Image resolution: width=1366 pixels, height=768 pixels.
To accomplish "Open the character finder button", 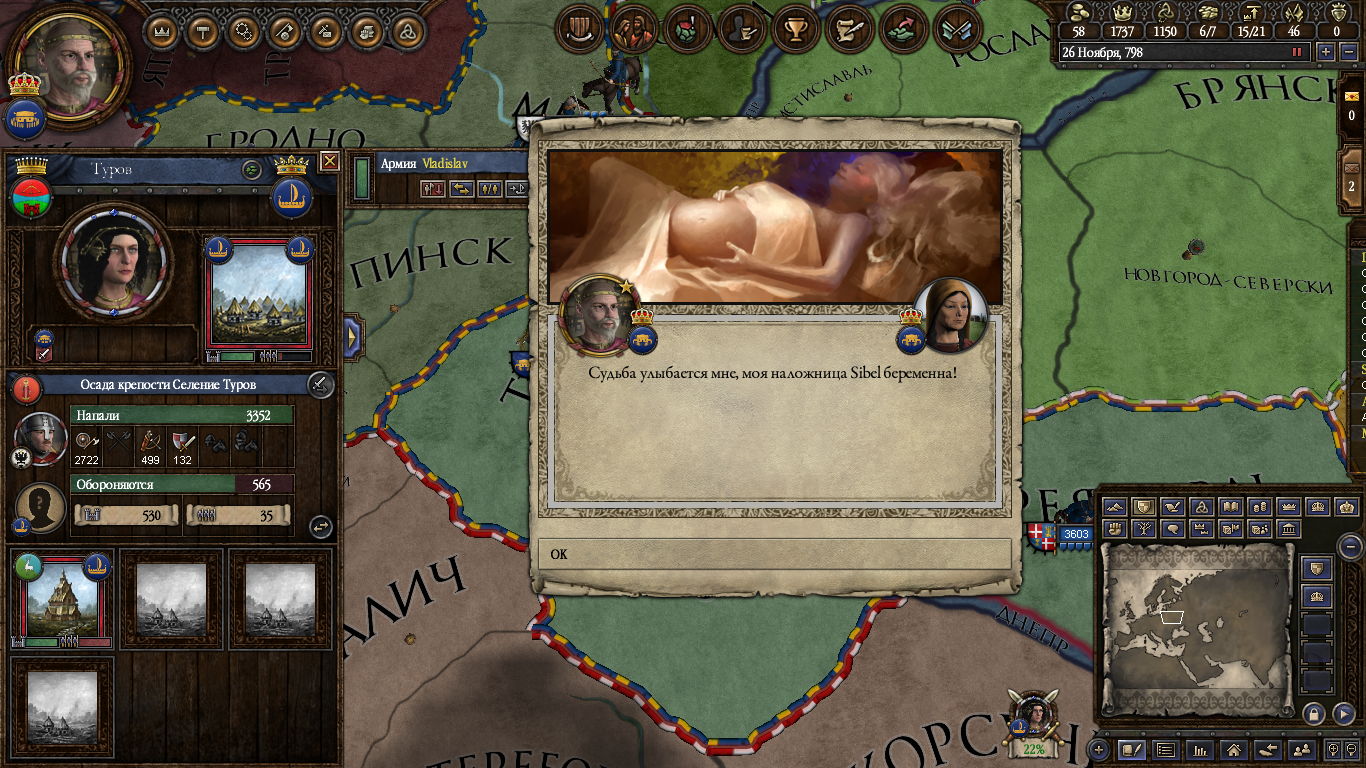I will (x=1301, y=749).
